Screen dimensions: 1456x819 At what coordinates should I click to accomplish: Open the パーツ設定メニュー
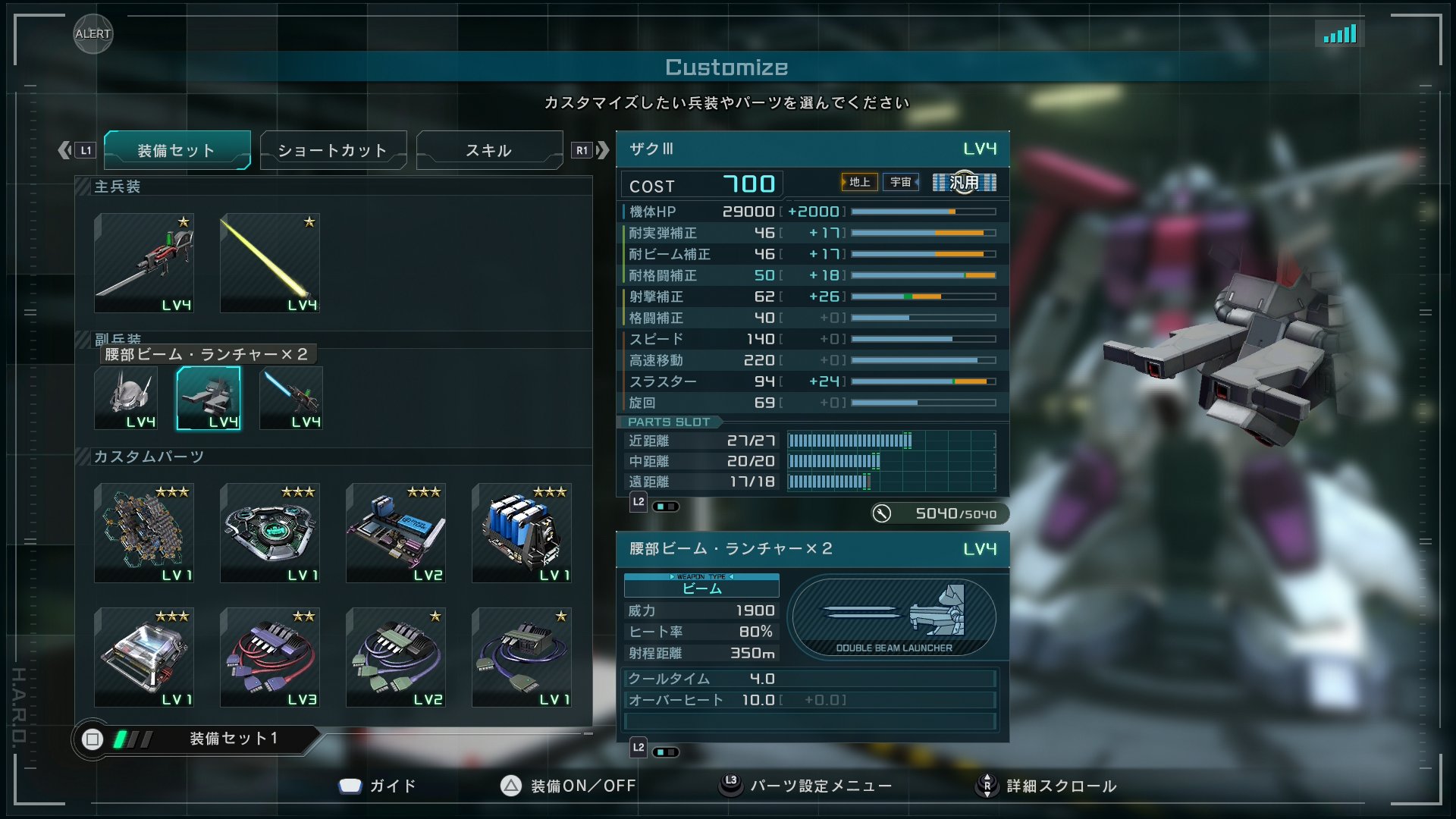coord(821,786)
